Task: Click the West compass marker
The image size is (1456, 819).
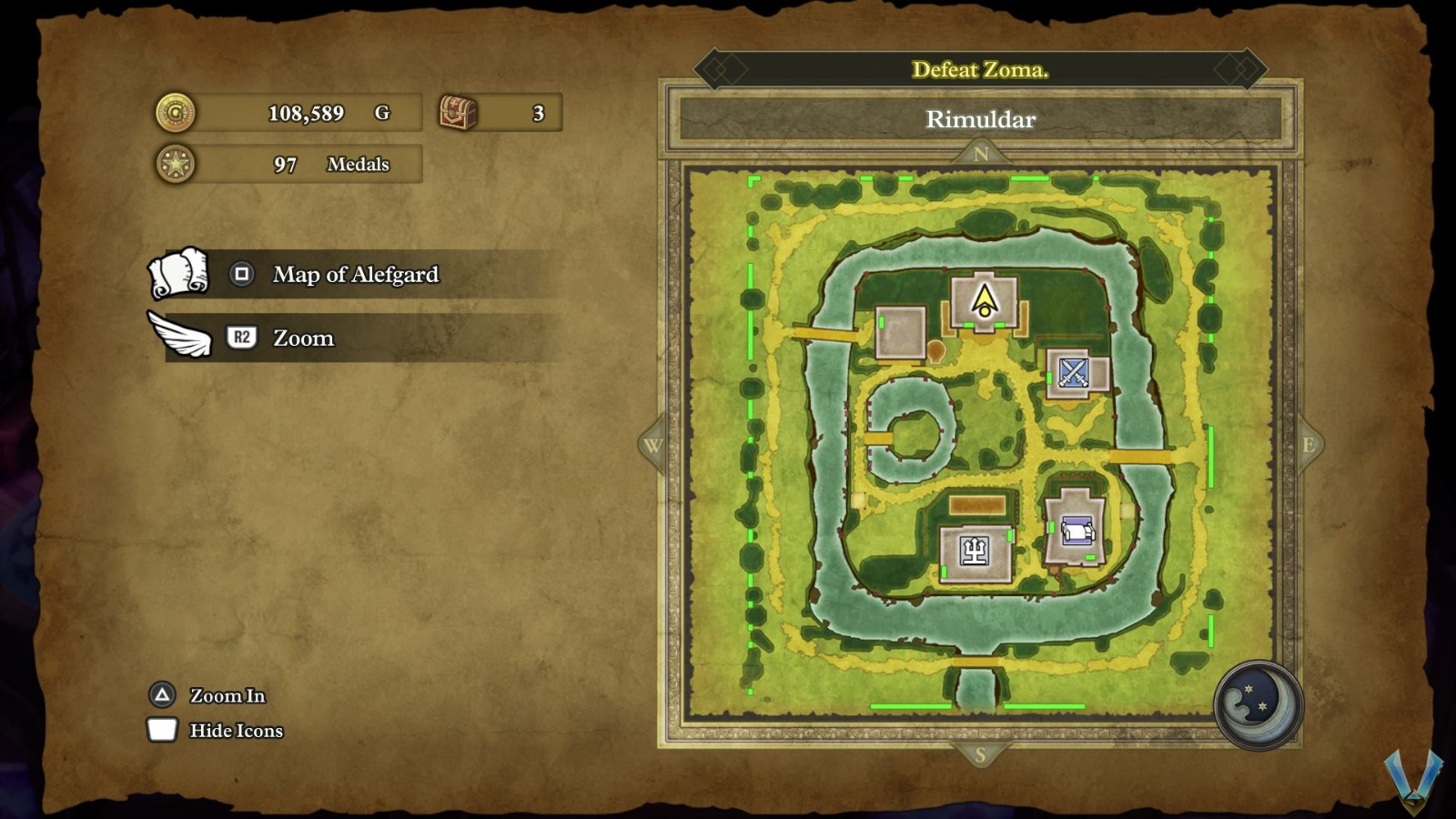Action: [652, 445]
